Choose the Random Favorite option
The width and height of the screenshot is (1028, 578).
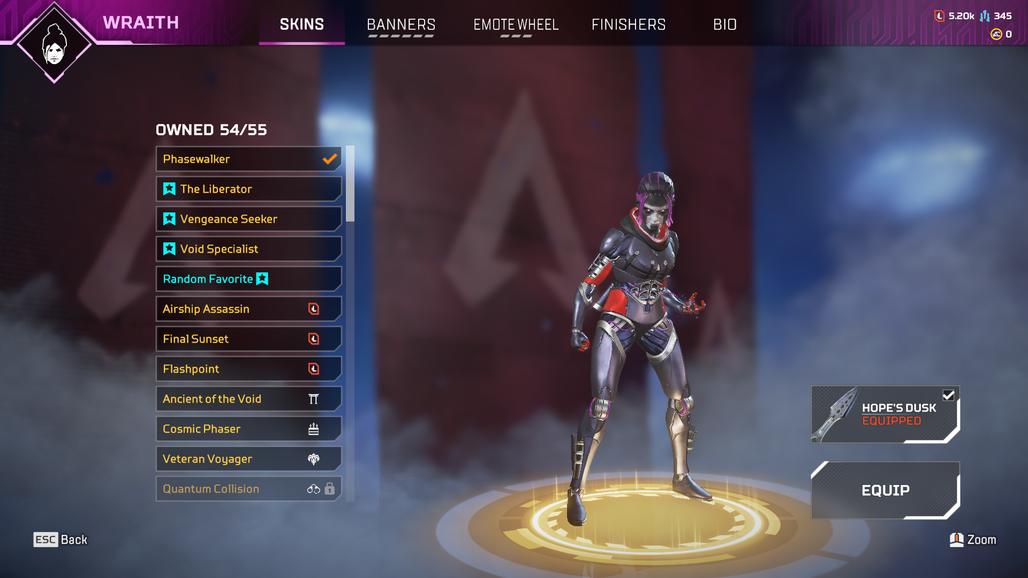coord(248,279)
